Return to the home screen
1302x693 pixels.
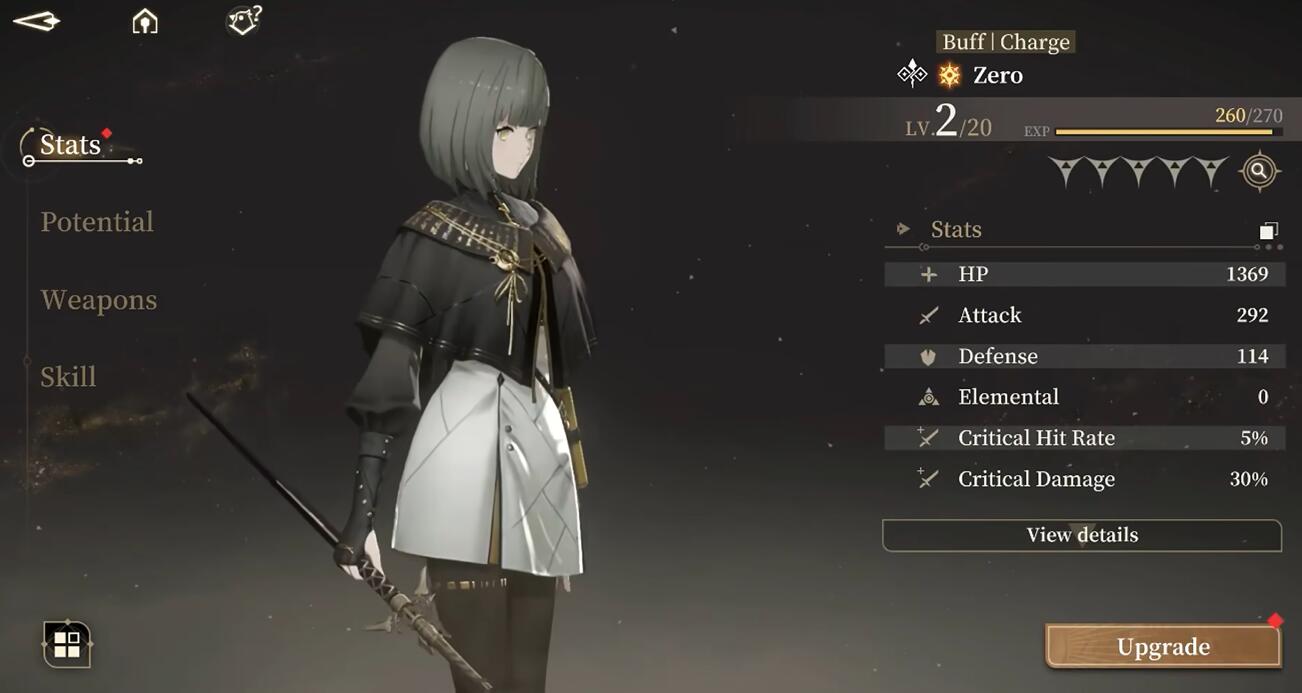145,21
